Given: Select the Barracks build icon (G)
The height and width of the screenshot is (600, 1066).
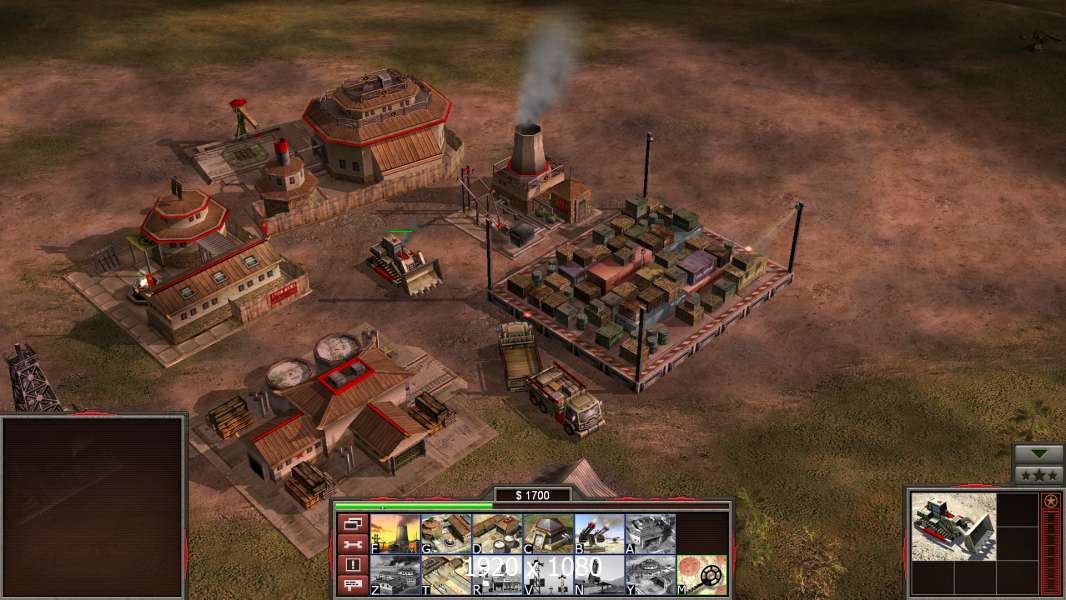Looking at the screenshot, I should click(446, 533).
